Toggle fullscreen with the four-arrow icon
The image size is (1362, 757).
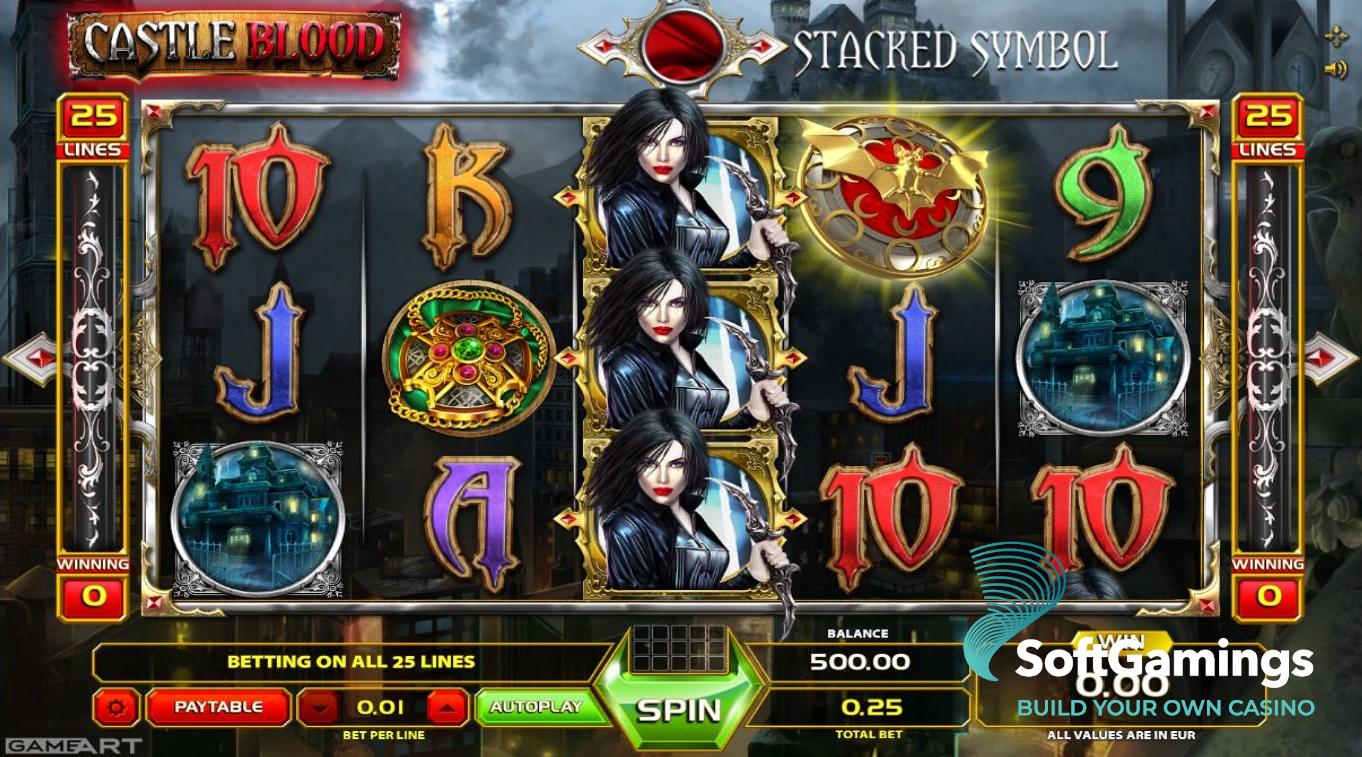[1335, 38]
